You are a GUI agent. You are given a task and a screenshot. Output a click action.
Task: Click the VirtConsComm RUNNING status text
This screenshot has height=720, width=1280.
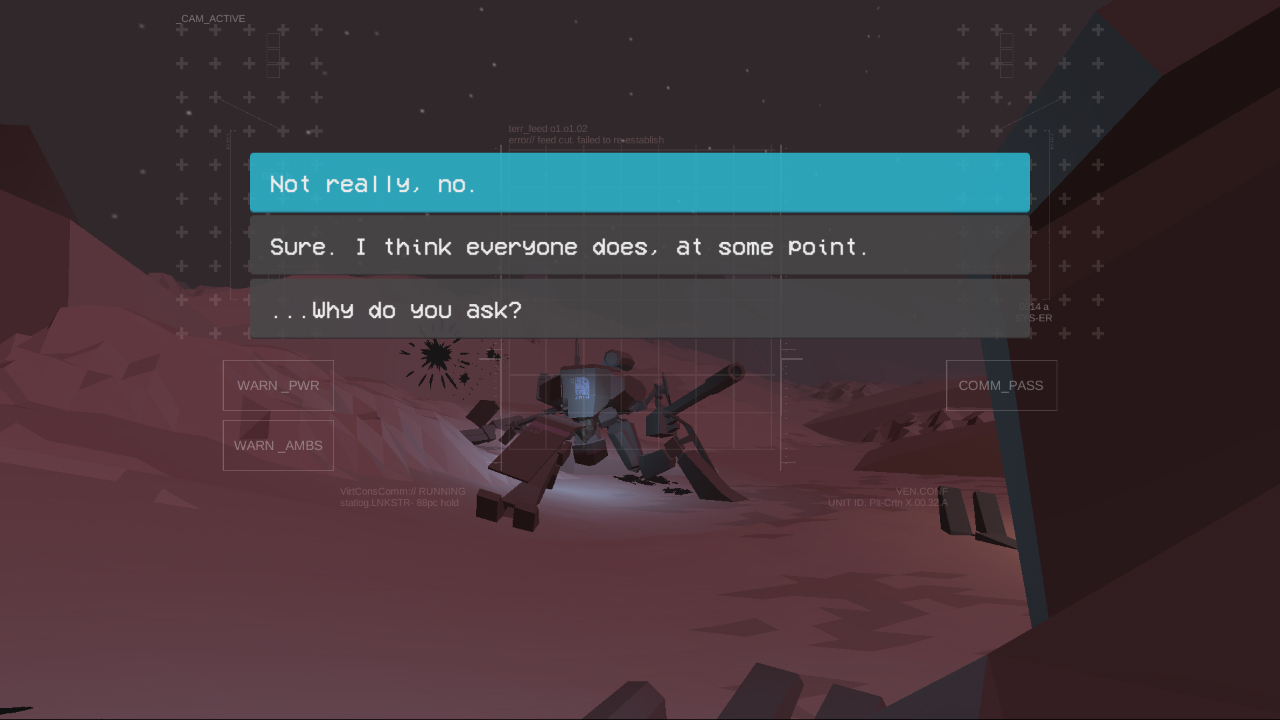(404, 491)
